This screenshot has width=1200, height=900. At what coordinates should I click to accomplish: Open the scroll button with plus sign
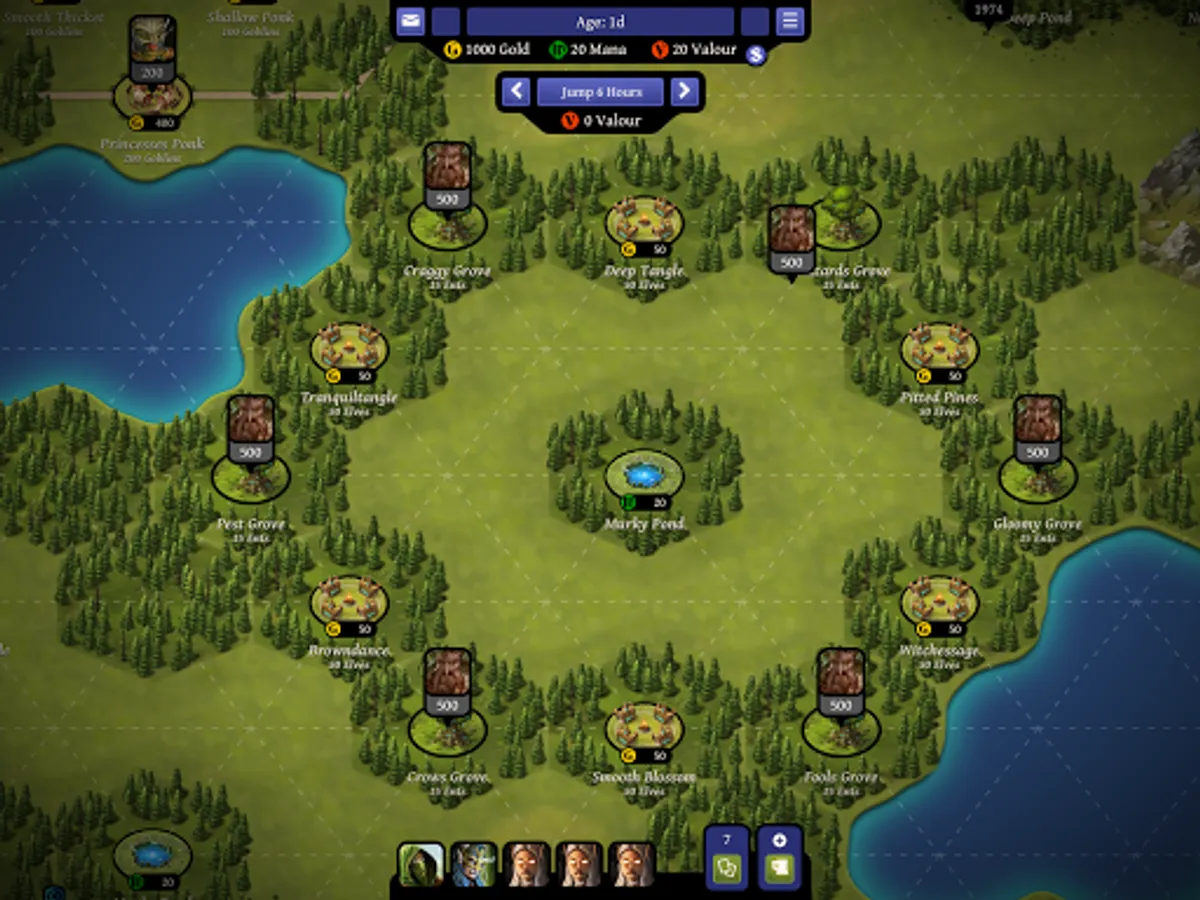pos(780,858)
